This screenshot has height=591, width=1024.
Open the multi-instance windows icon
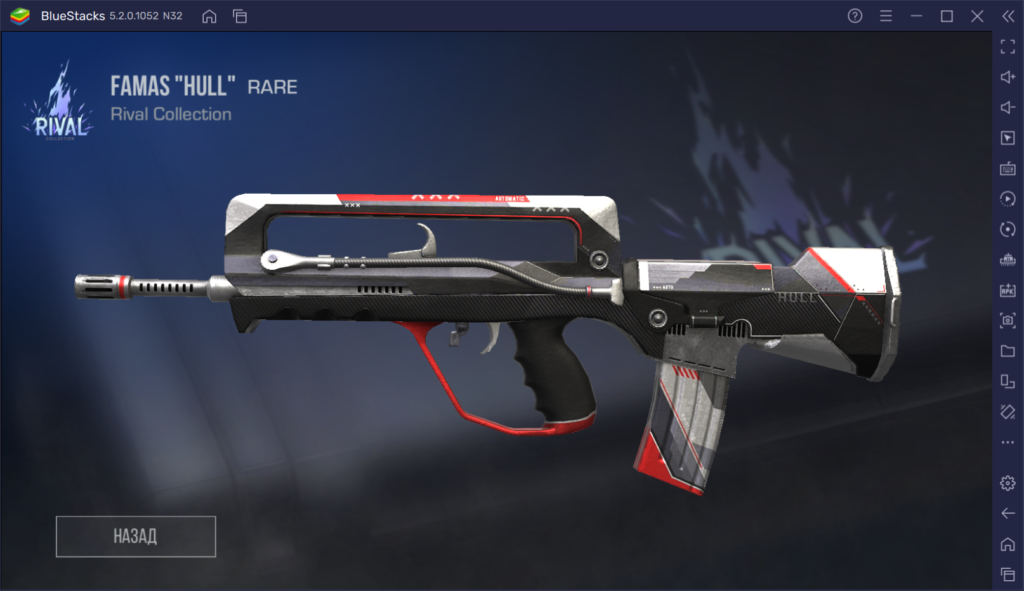coord(239,16)
